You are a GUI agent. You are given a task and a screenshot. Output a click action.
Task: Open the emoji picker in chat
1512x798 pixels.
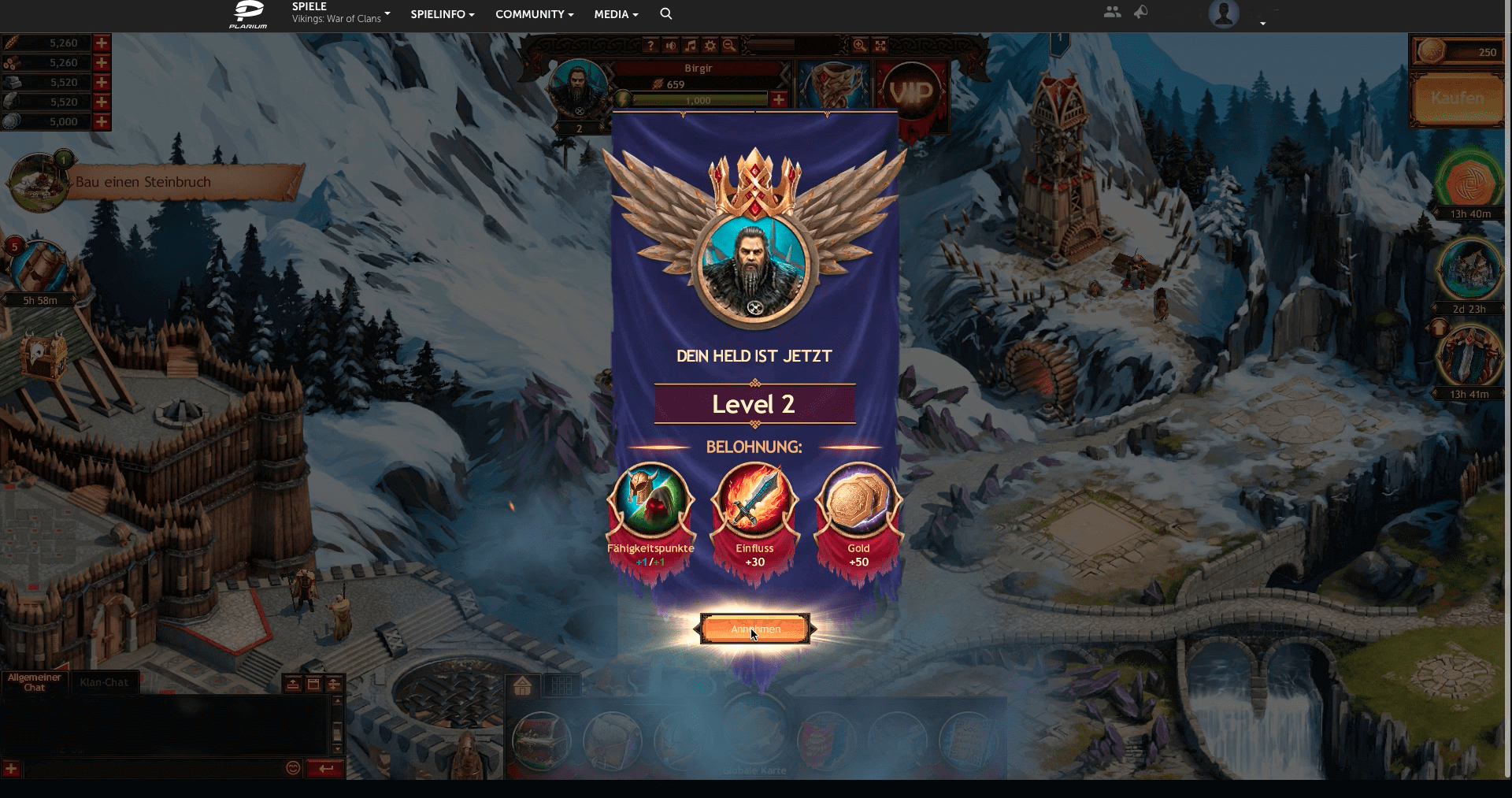click(293, 768)
